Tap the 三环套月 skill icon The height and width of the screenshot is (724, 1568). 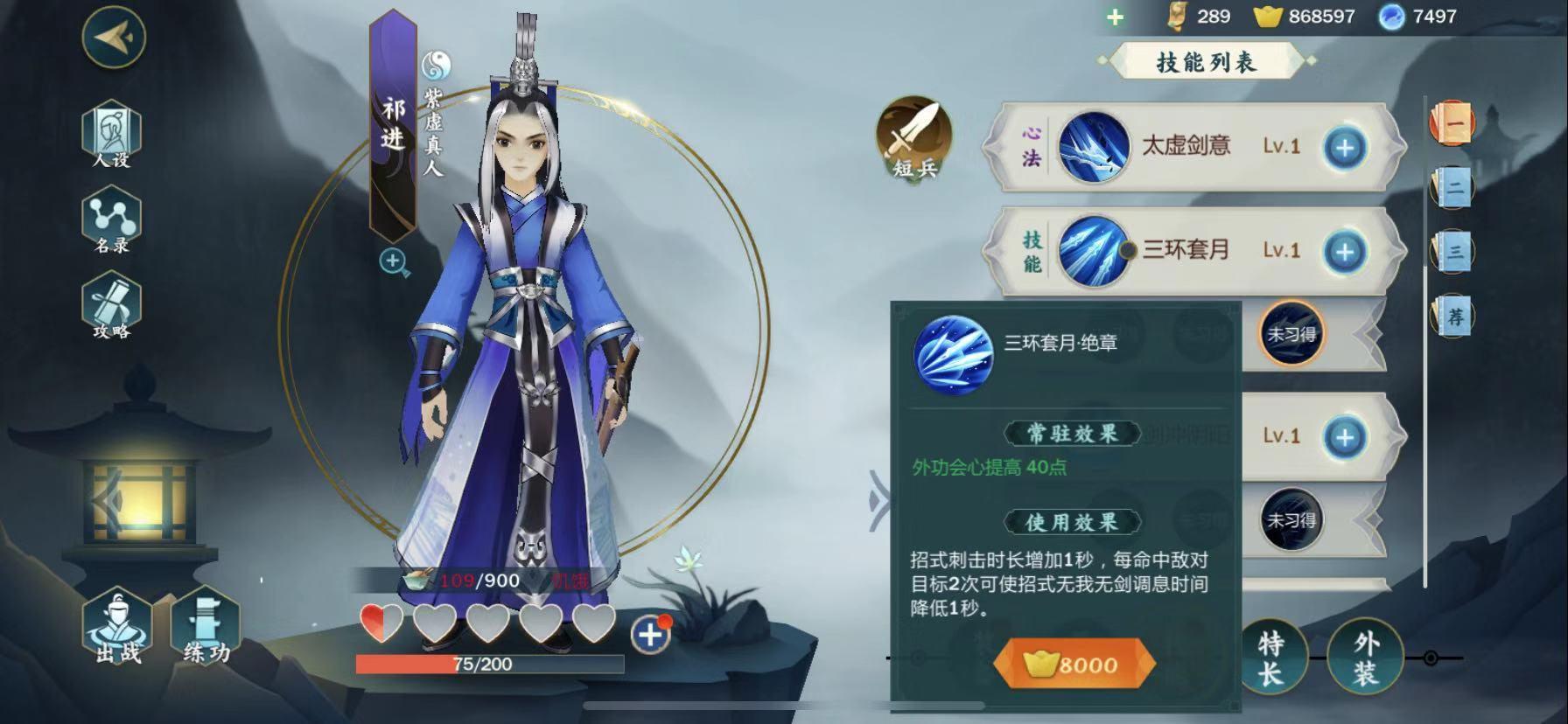pos(1092,250)
